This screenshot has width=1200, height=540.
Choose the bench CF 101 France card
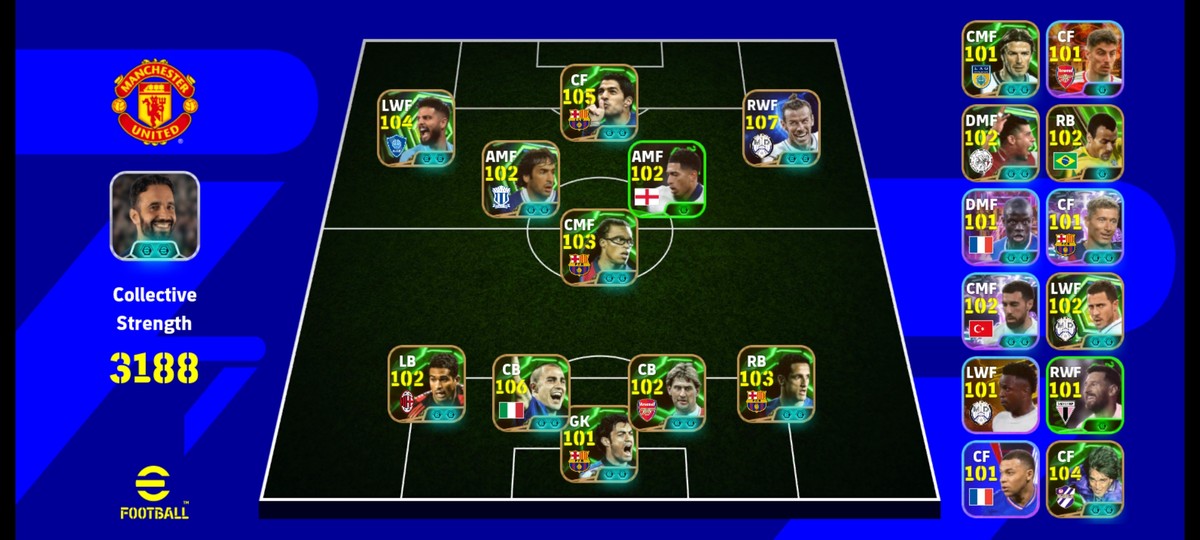pos(1000,479)
